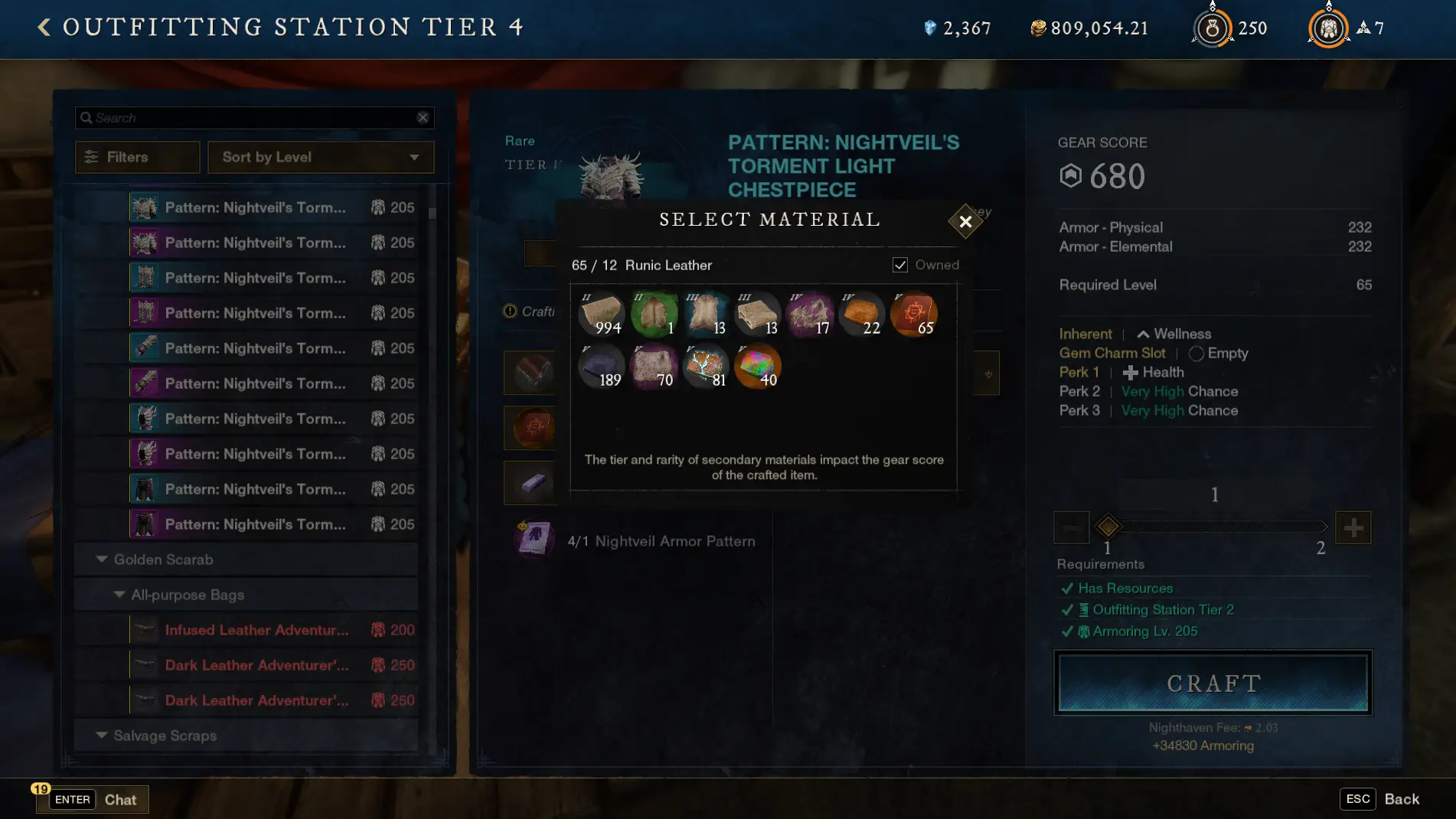Toggle the Owned checkbox
This screenshot has width=1456, height=819.
point(900,265)
